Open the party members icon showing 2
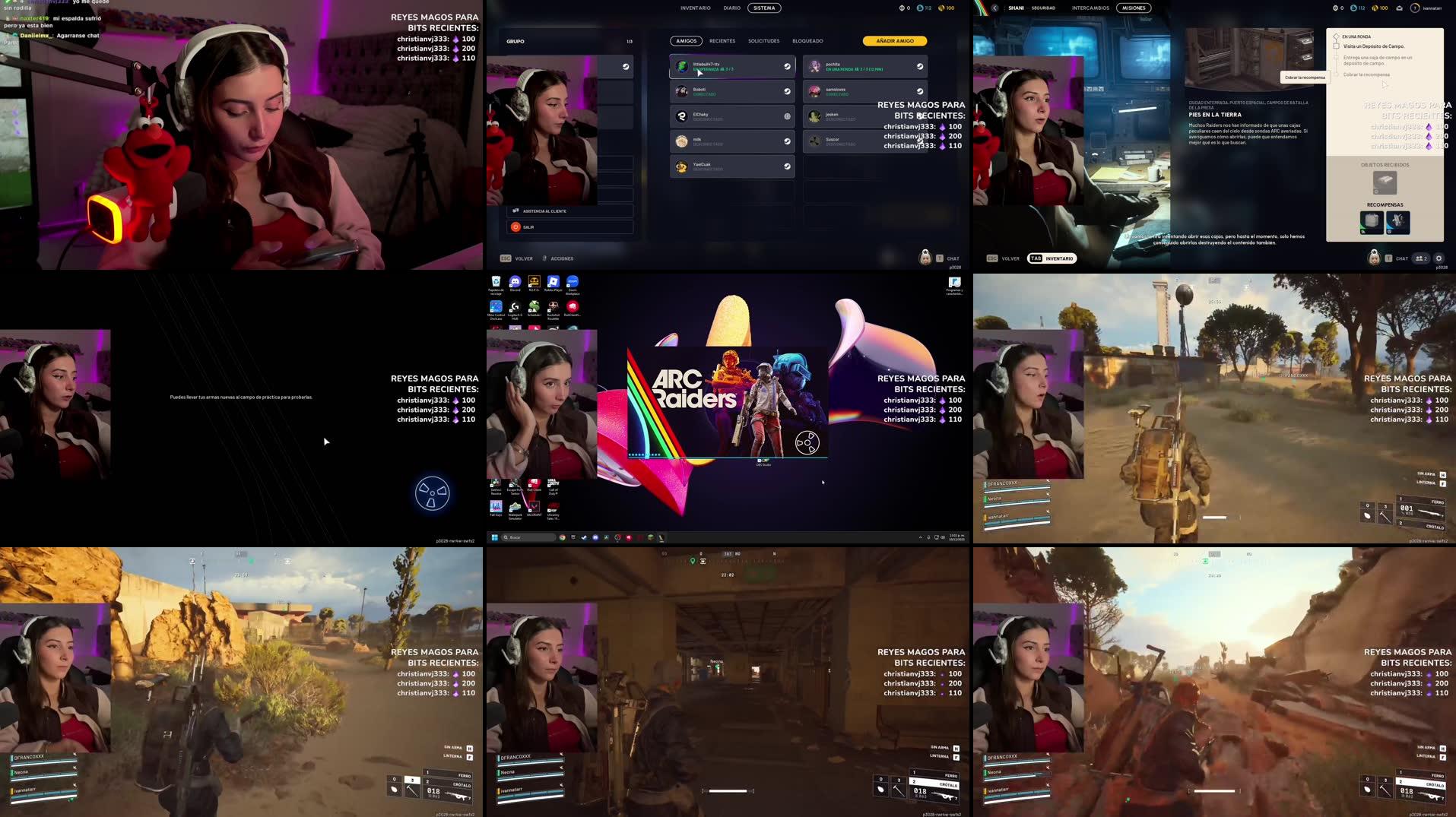Image resolution: width=1456 pixels, height=817 pixels. click(1419, 258)
